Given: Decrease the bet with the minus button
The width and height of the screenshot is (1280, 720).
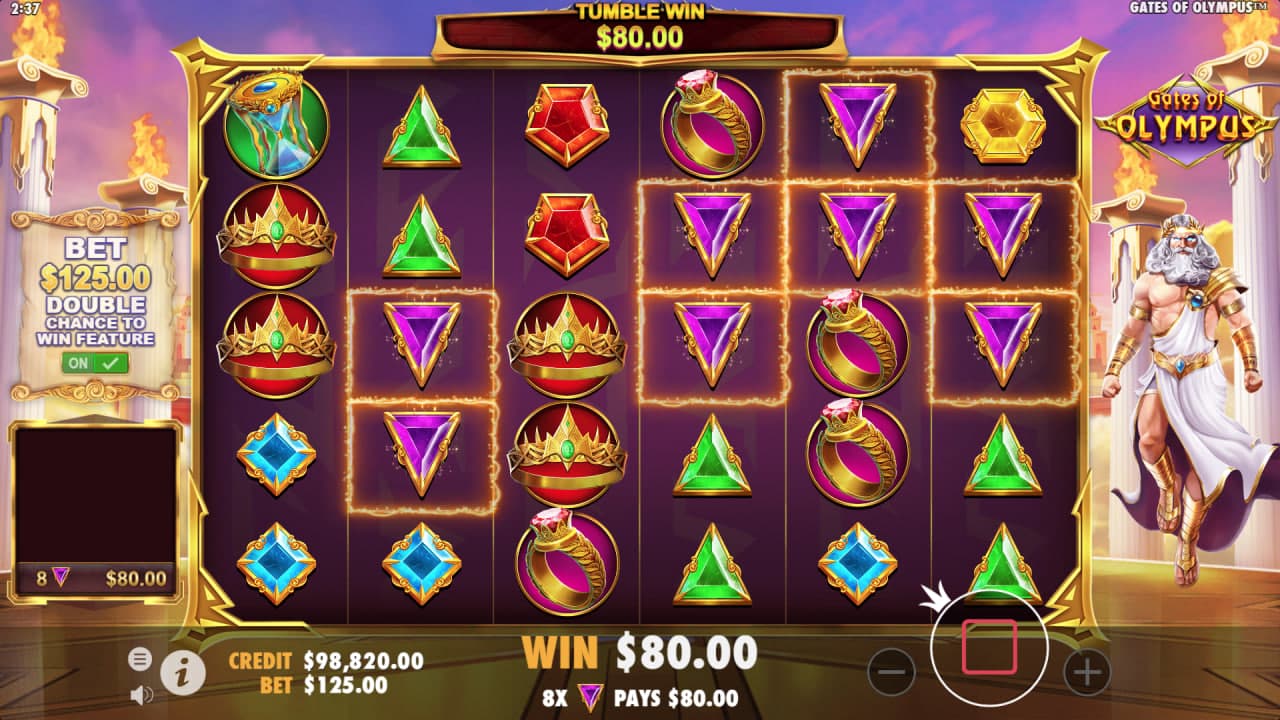Looking at the screenshot, I should click(x=891, y=671).
